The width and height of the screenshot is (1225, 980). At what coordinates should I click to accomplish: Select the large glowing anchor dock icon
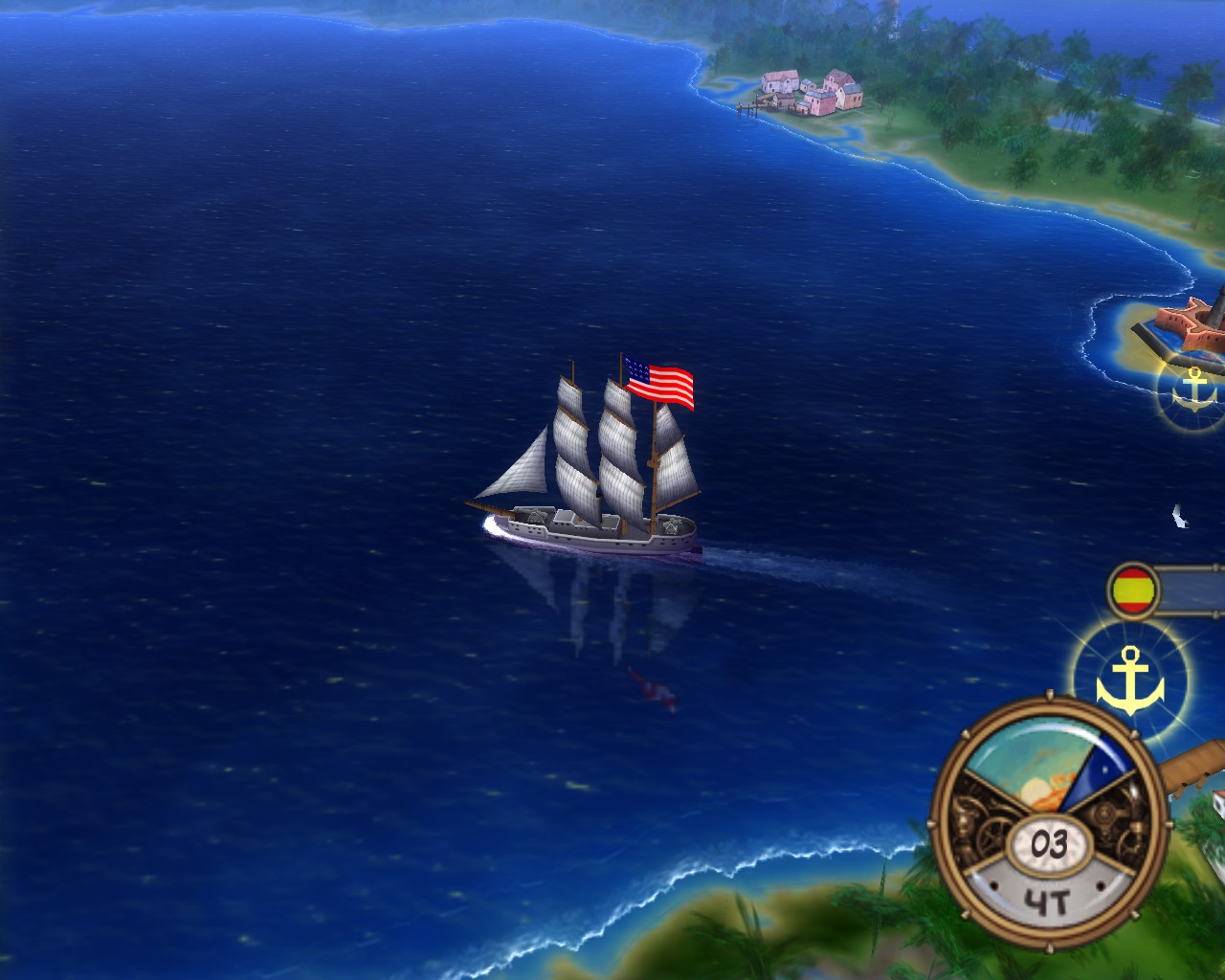(x=1130, y=680)
